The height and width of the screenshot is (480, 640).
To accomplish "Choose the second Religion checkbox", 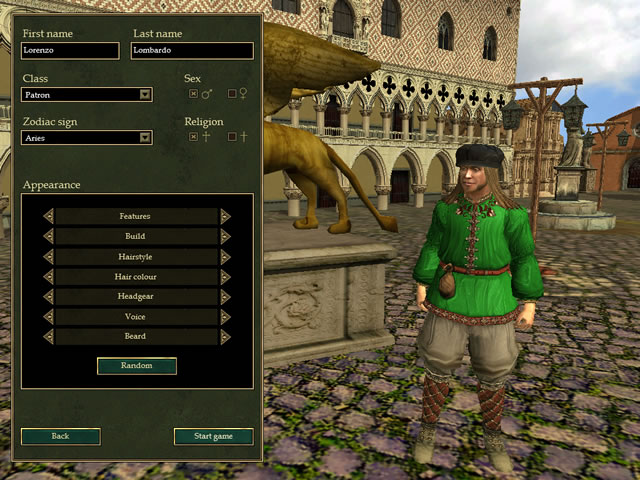I will 233,137.
